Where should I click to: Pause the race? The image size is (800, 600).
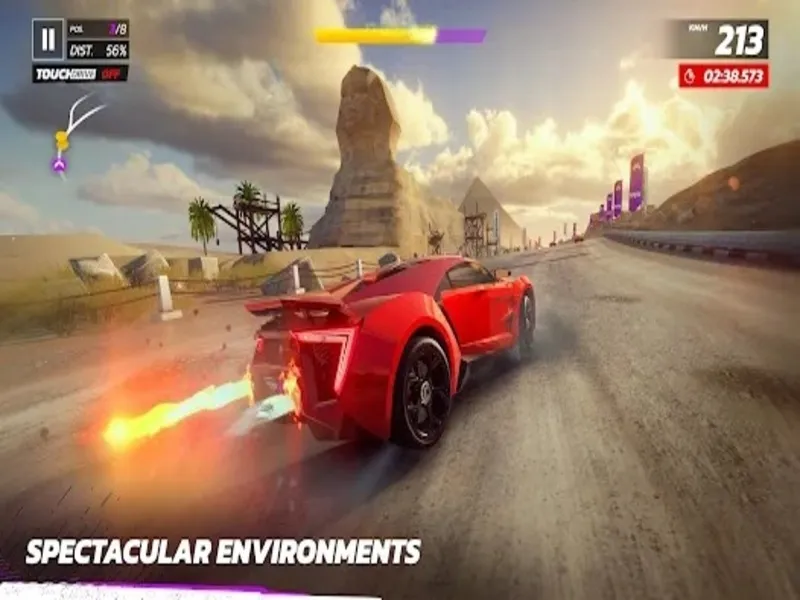[x=47, y=40]
